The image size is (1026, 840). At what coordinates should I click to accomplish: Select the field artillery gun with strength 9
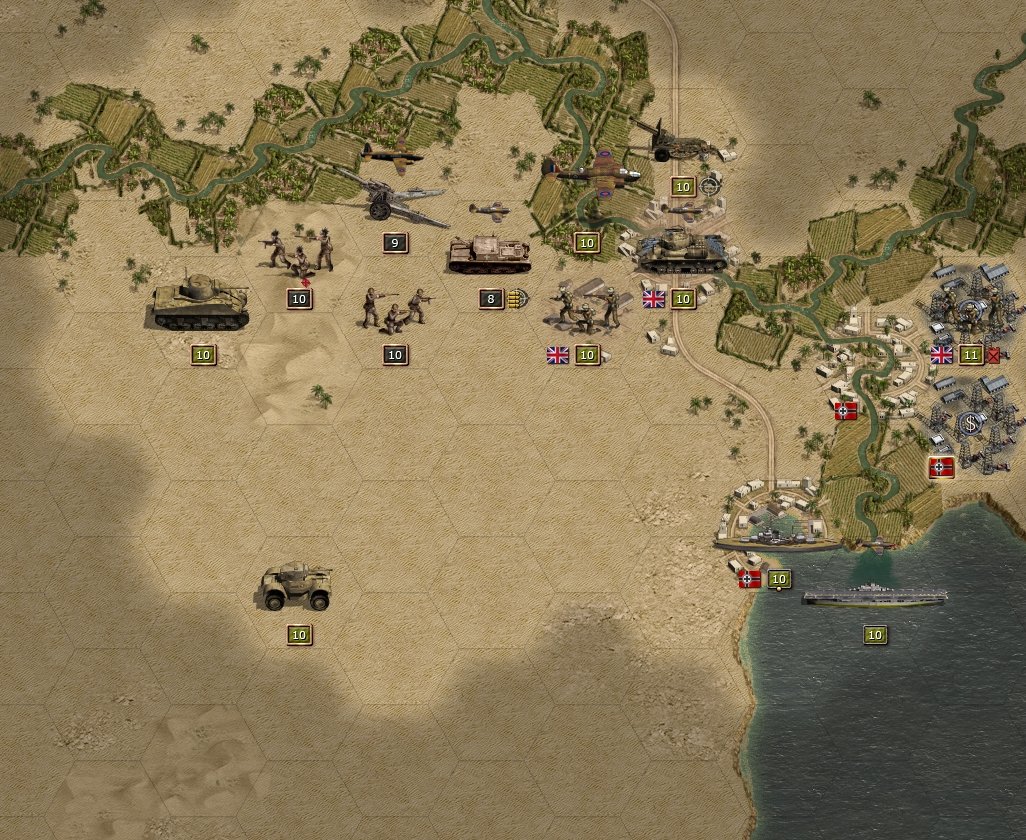click(394, 203)
